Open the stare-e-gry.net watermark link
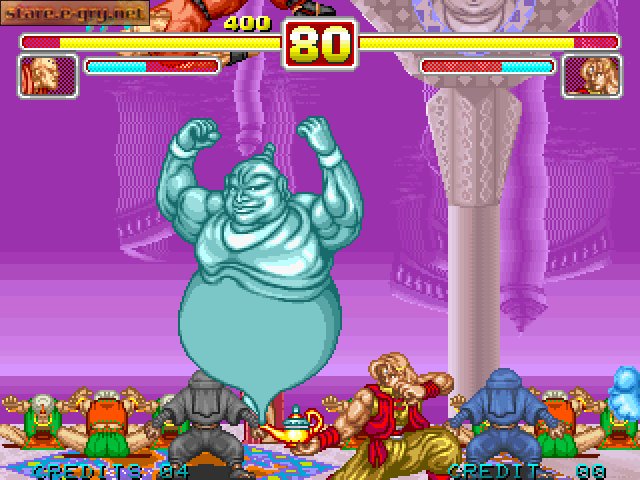 click(x=75, y=12)
